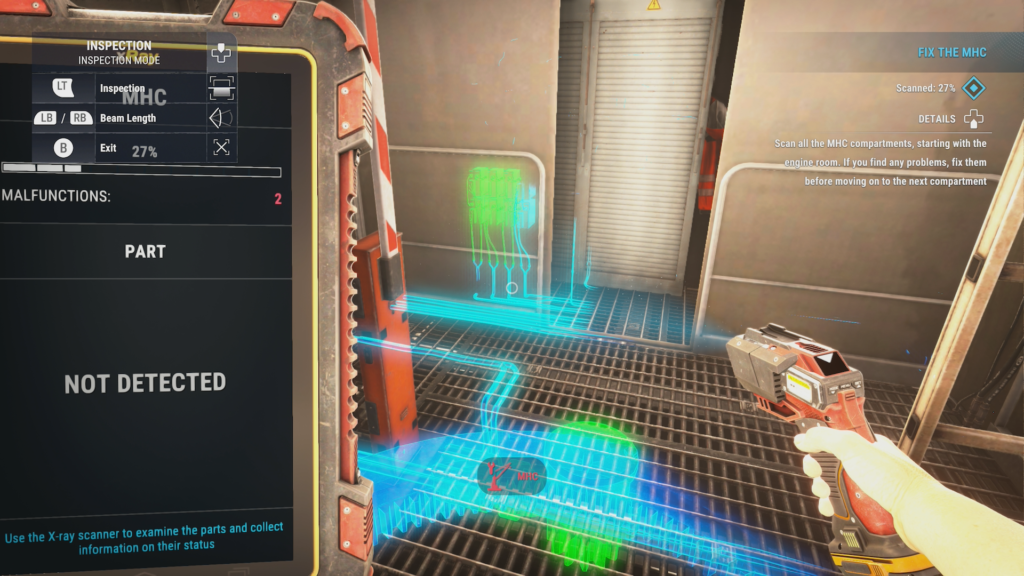Click the blue diamond Scanned icon
Viewport: 1024px width, 576px height.
[x=973, y=88]
